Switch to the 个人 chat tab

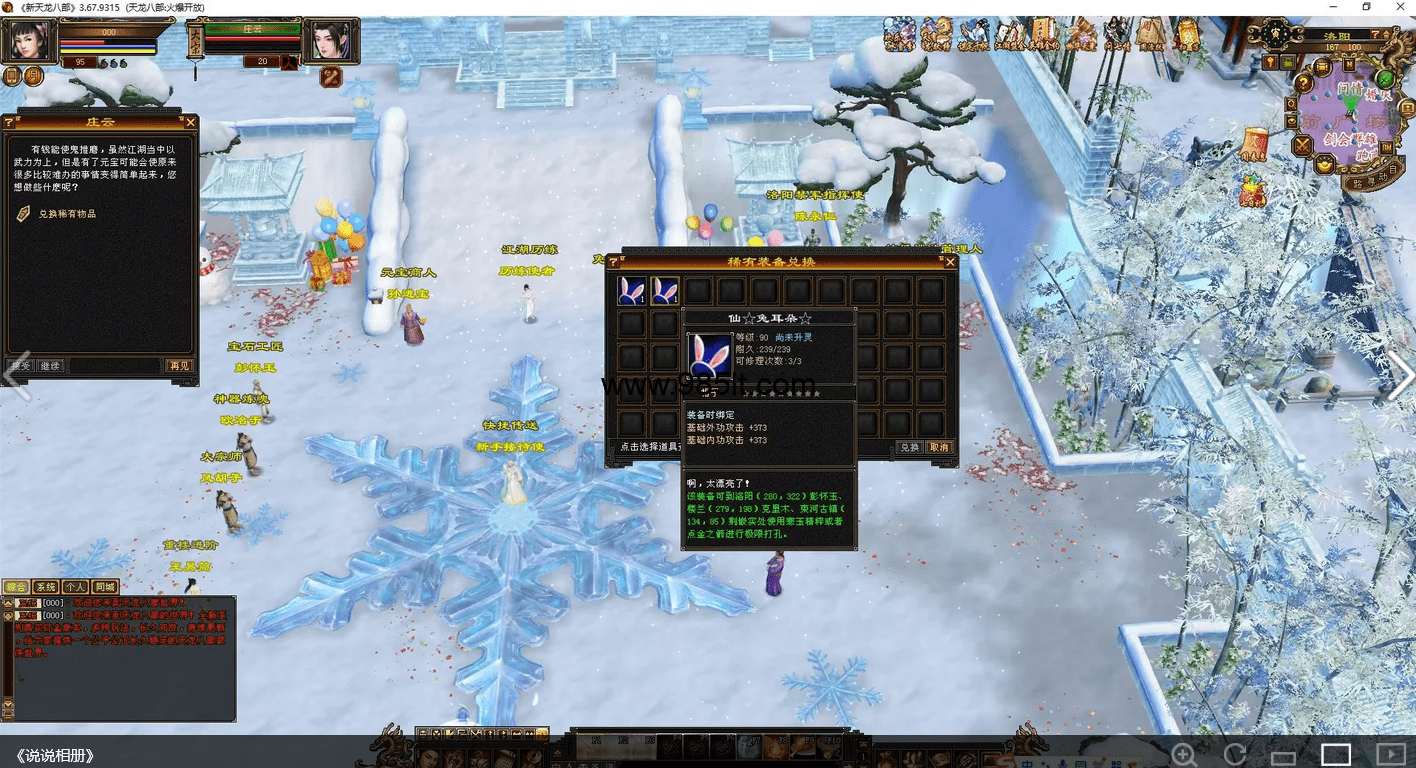coord(75,587)
